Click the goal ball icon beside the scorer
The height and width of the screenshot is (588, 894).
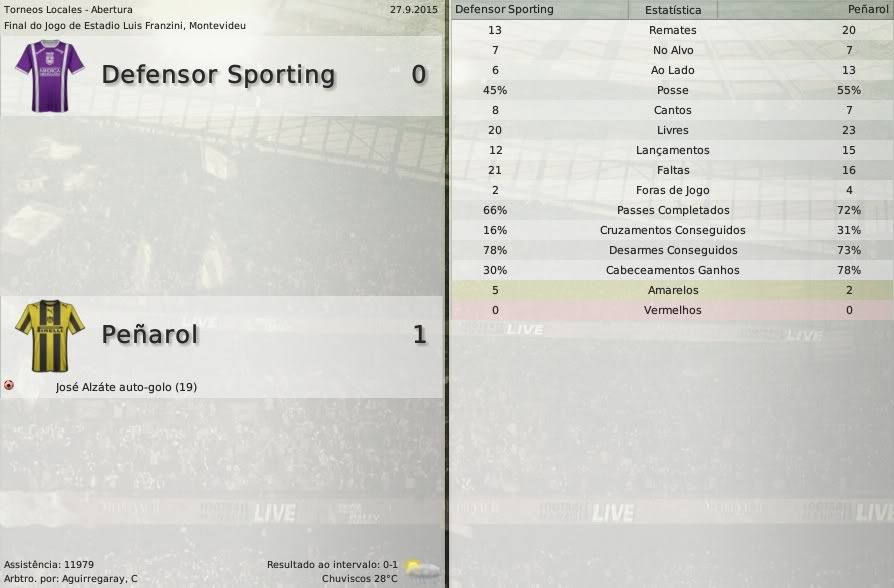pos(9,385)
